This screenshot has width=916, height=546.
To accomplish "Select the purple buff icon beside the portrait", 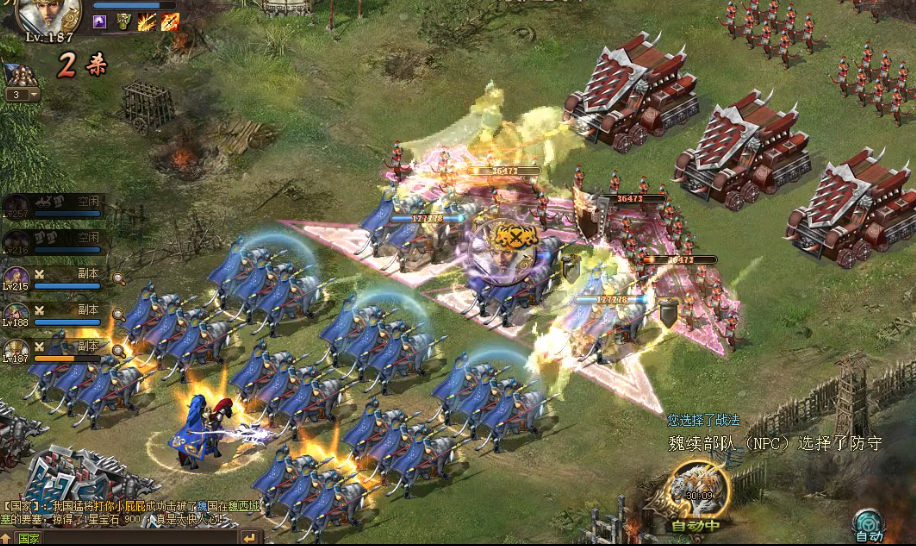I will pyautogui.click(x=100, y=20).
